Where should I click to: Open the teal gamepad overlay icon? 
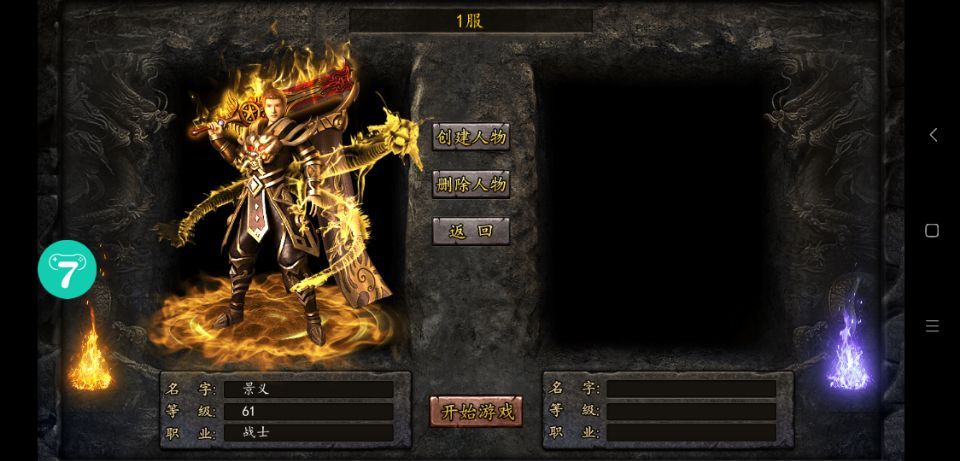click(x=67, y=269)
